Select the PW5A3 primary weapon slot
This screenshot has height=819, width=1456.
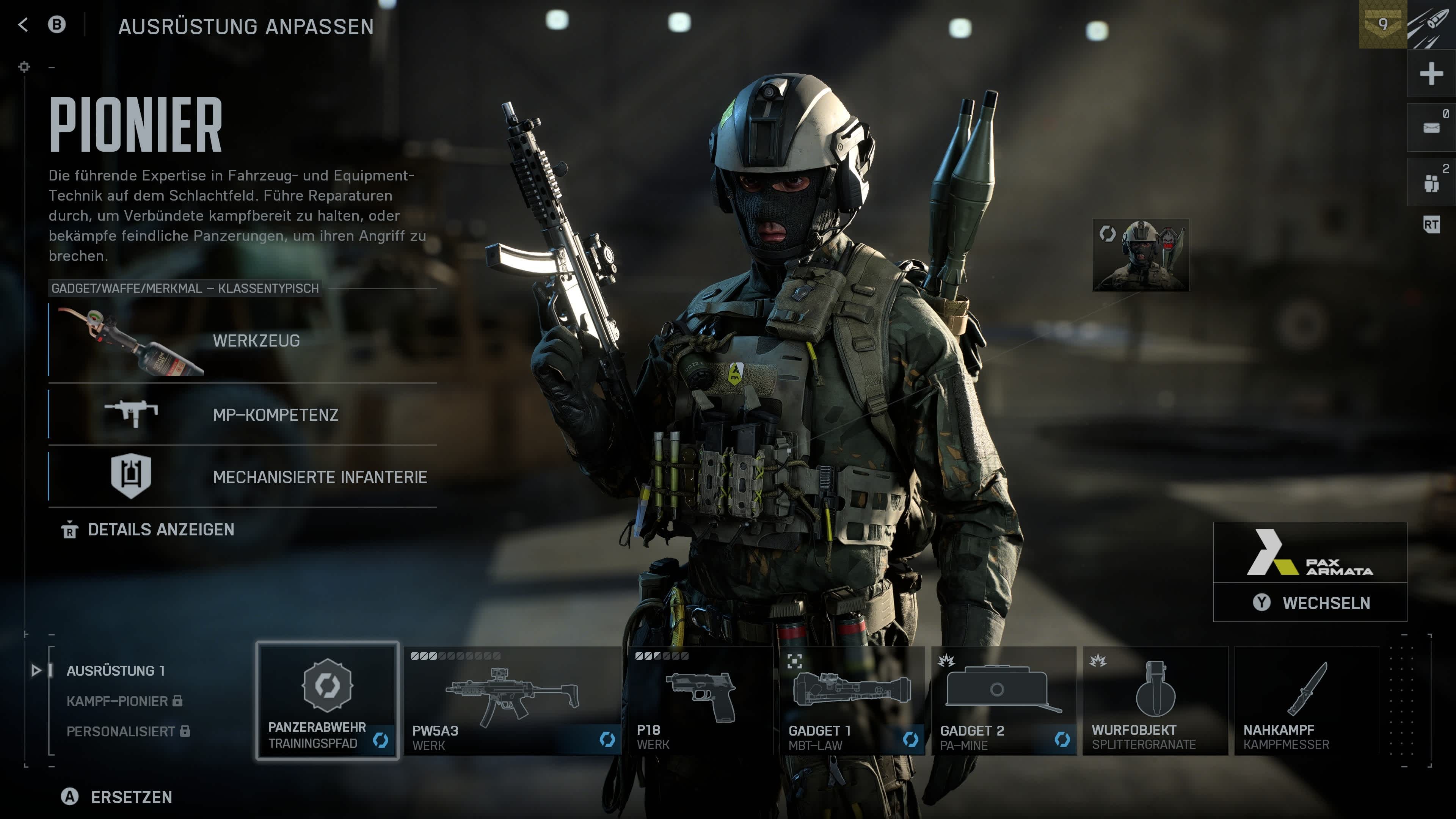pyautogui.click(x=512, y=701)
